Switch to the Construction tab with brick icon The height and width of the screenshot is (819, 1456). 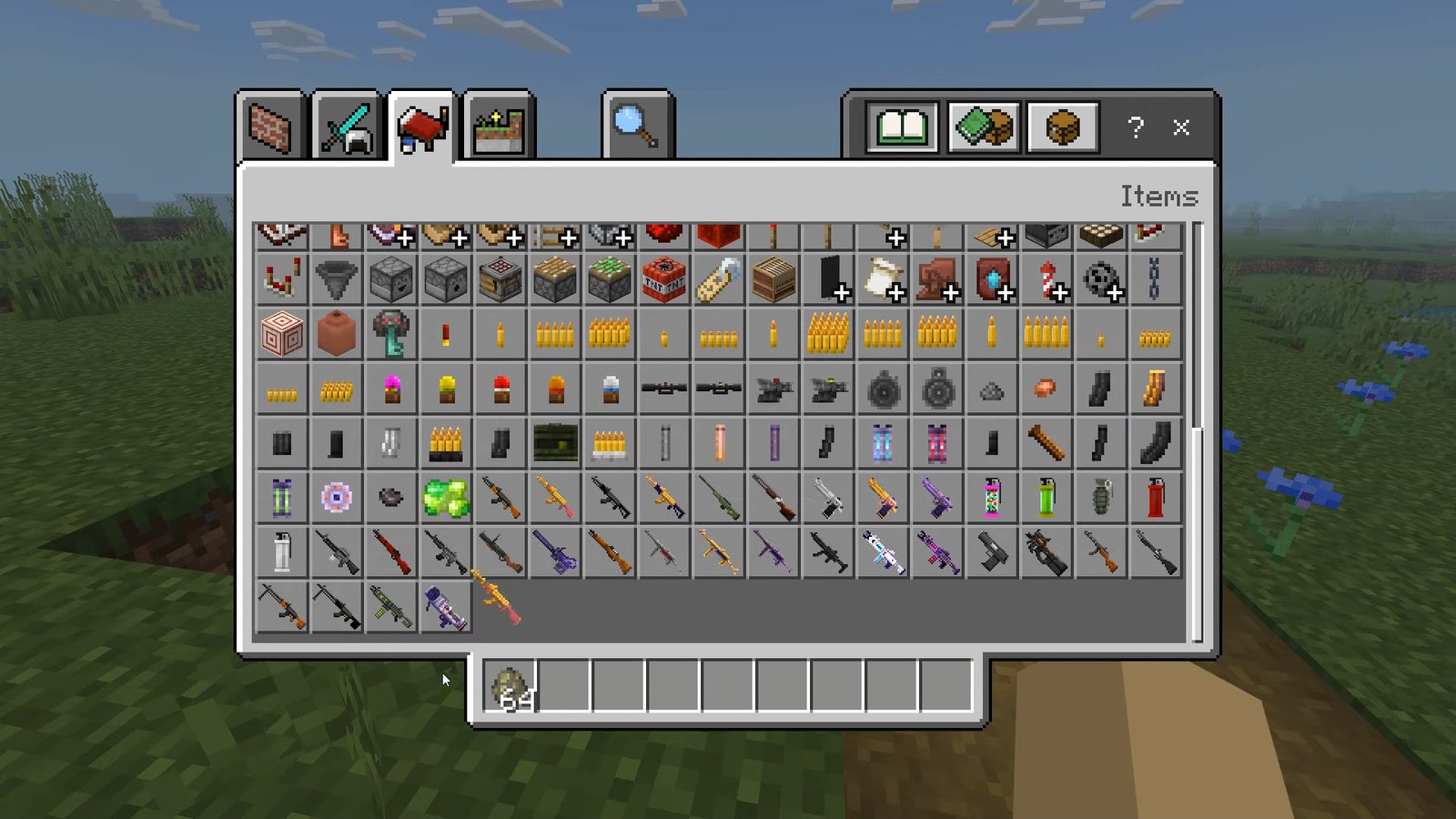(x=270, y=126)
